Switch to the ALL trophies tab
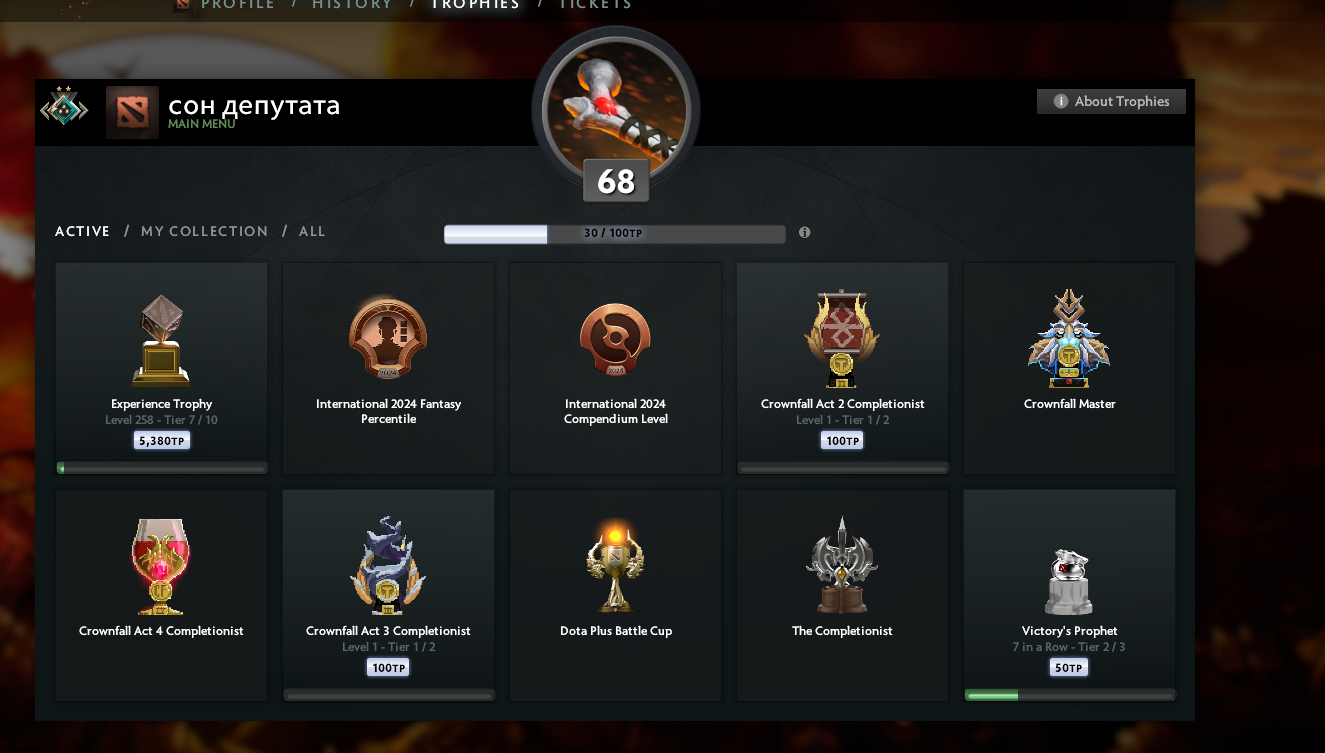Image resolution: width=1325 pixels, height=753 pixels. [x=312, y=231]
